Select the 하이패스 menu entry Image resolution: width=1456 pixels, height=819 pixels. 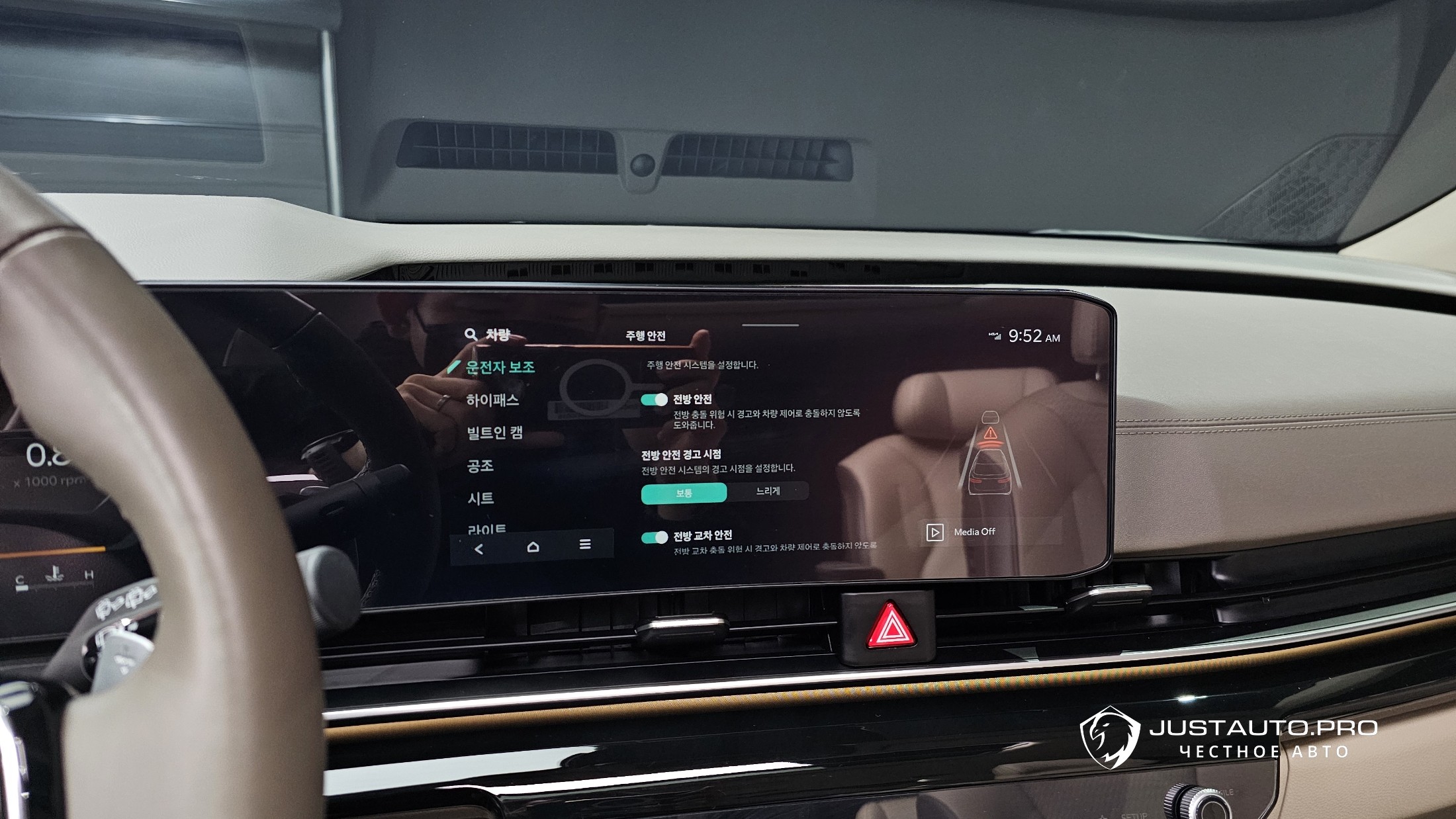click(x=492, y=400)
